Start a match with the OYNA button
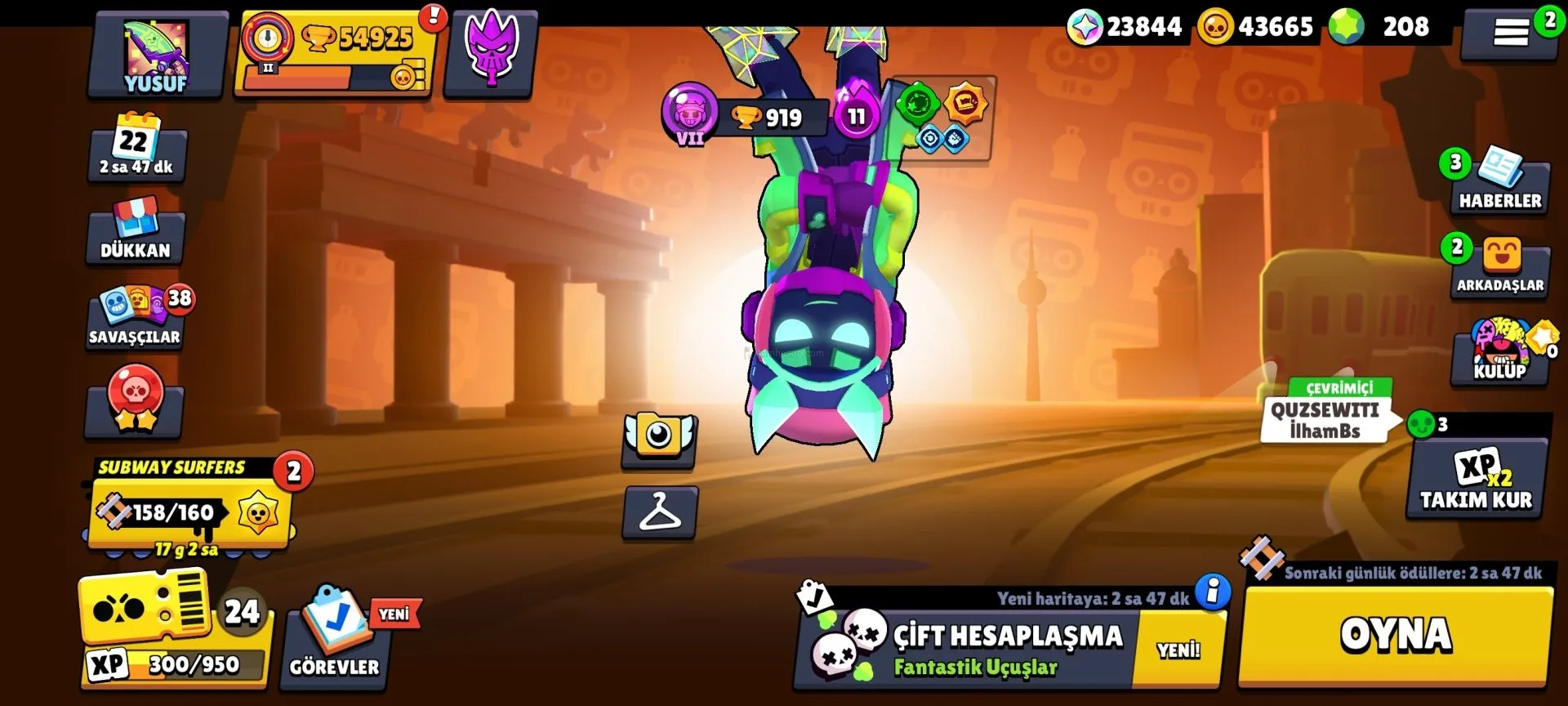The width and height of the screenshot is (1568, 706). pyautogui.click(x=1395, y=636)
